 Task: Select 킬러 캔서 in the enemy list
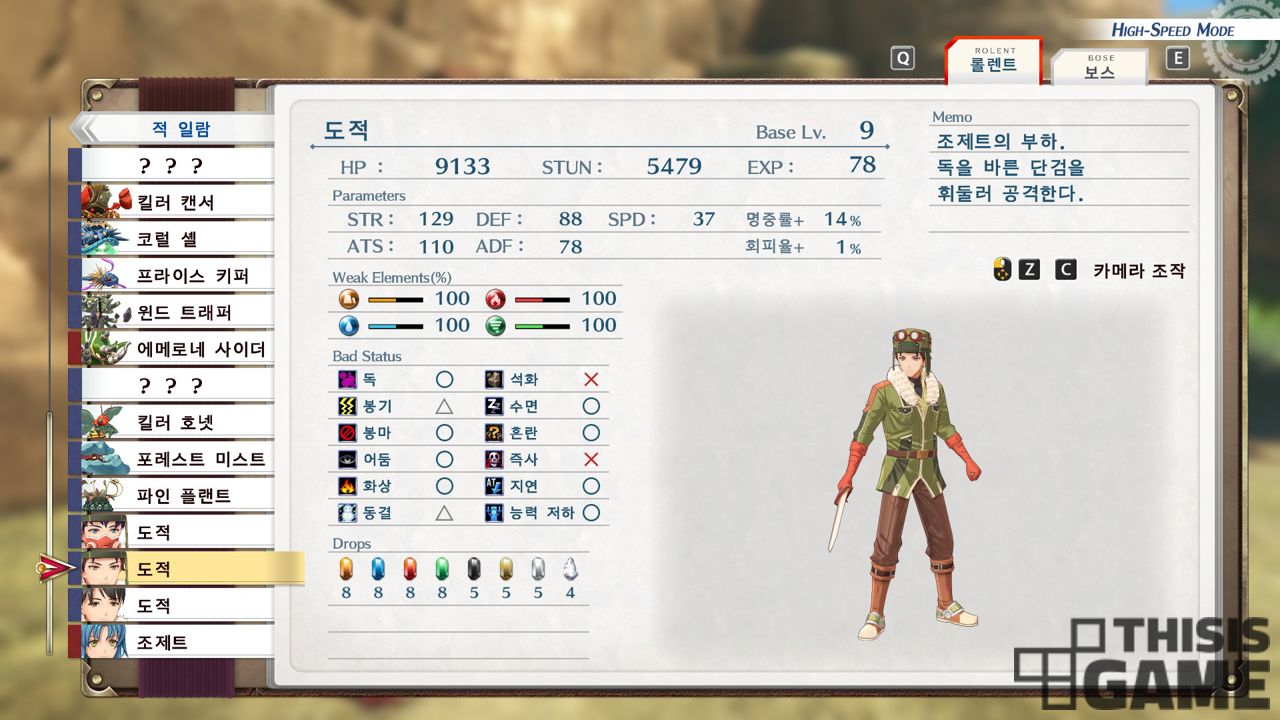pos(175,202)
